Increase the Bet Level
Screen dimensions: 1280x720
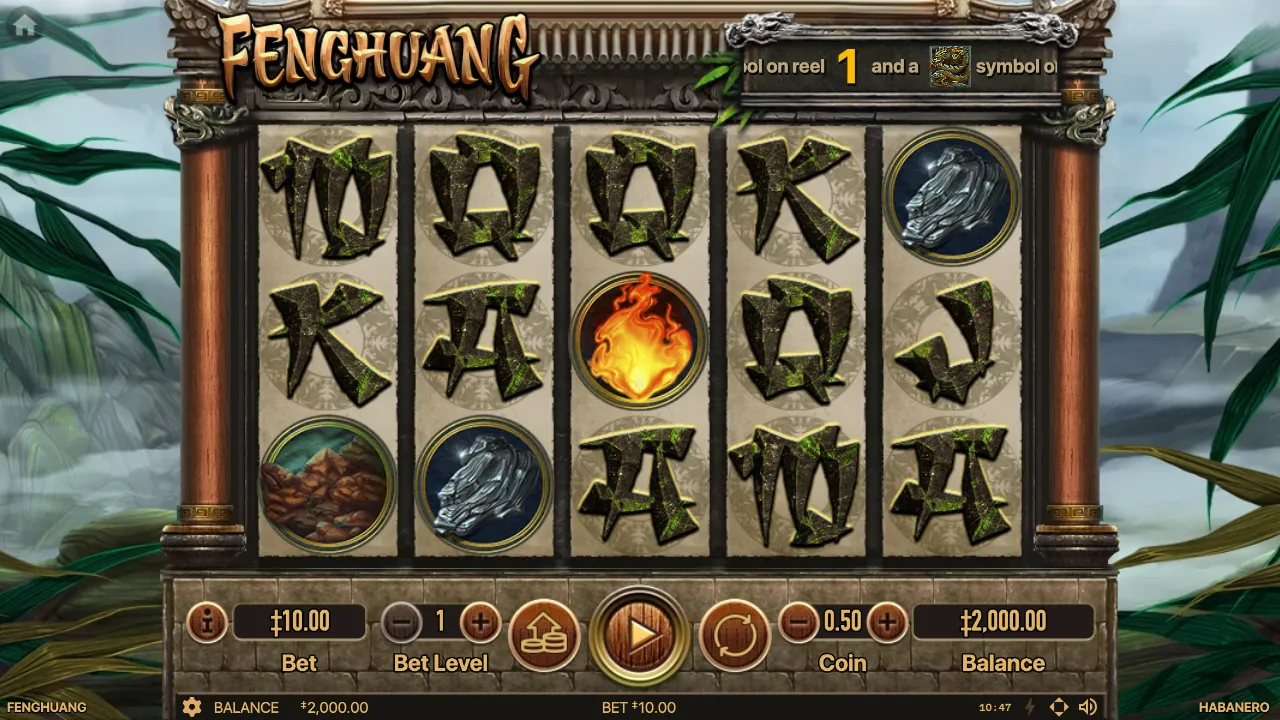point(480,624)
